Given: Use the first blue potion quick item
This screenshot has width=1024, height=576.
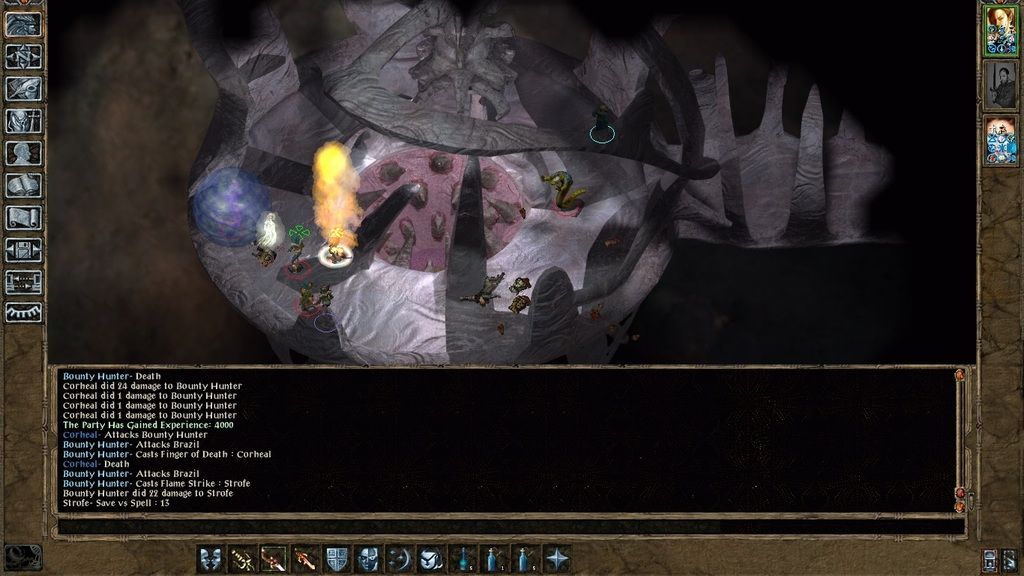Looking at the screenshot, I should point(463,559).
